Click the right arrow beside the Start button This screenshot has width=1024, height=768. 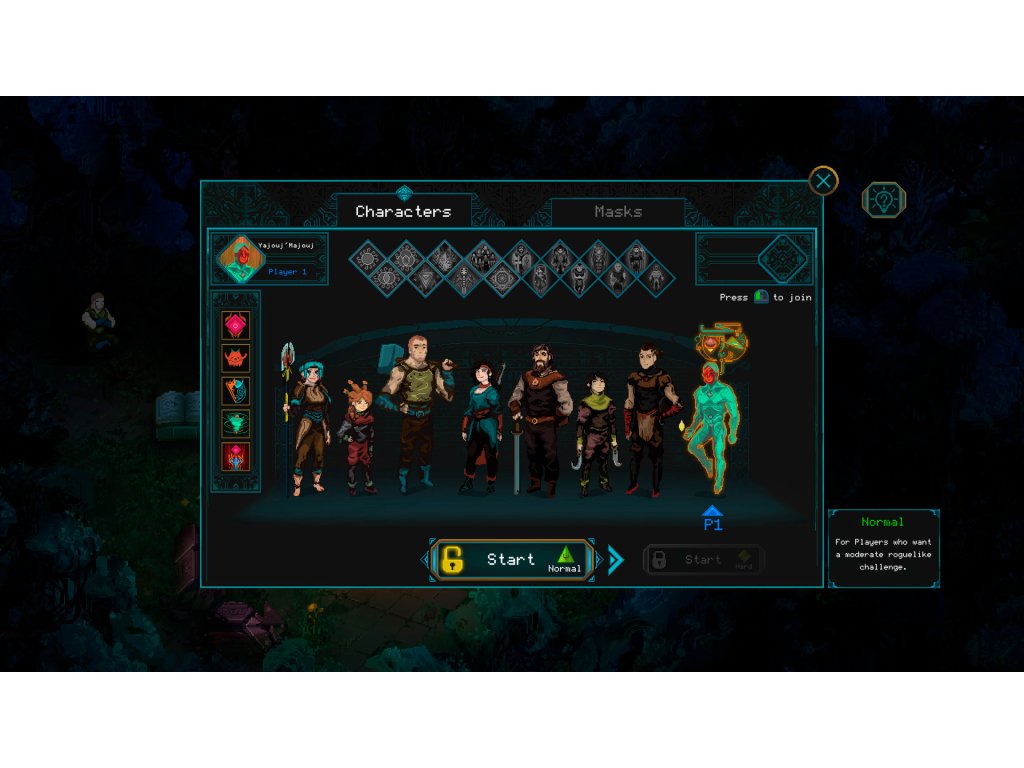point(615,560)
